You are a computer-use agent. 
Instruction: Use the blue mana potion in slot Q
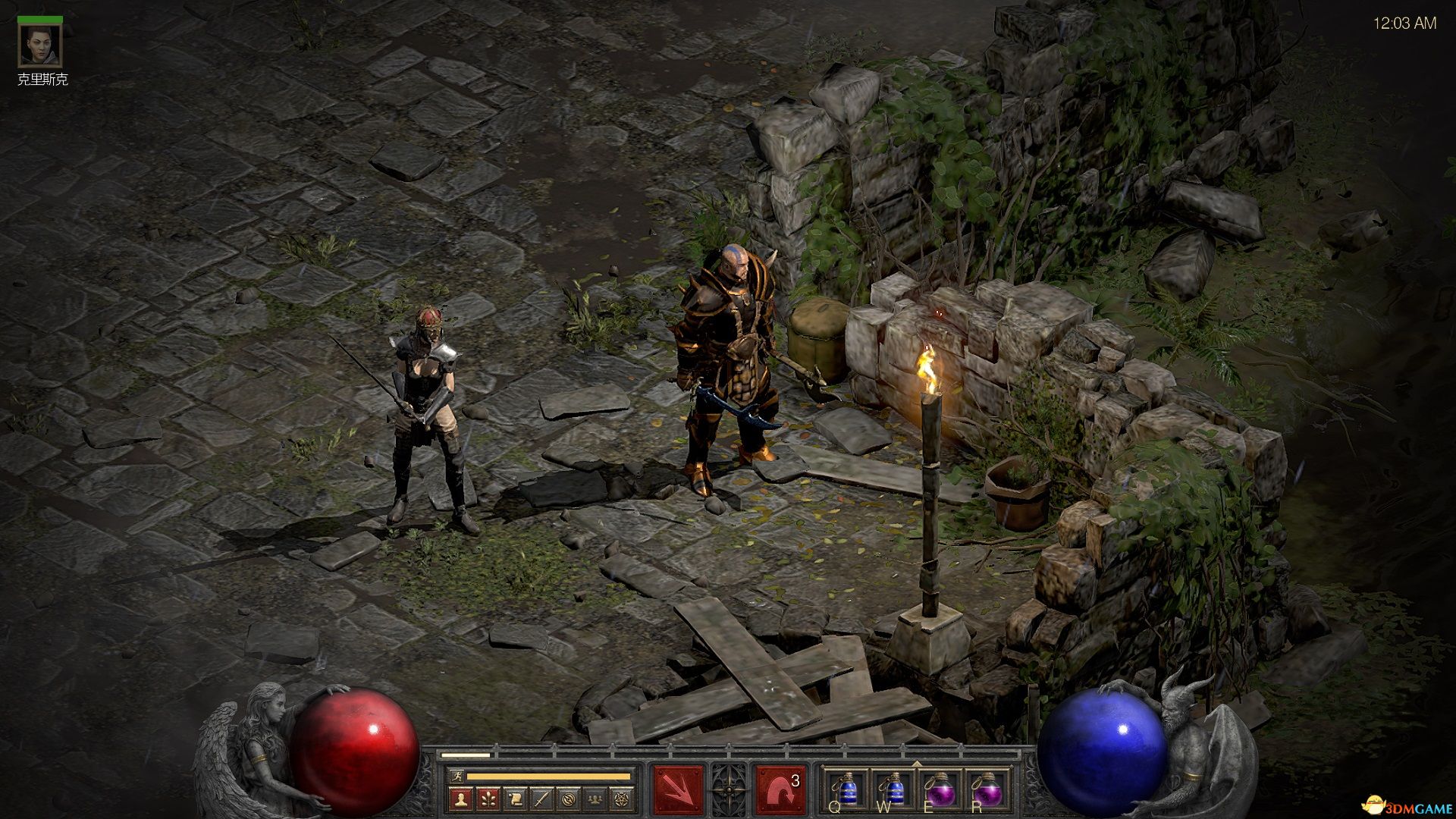844,791
